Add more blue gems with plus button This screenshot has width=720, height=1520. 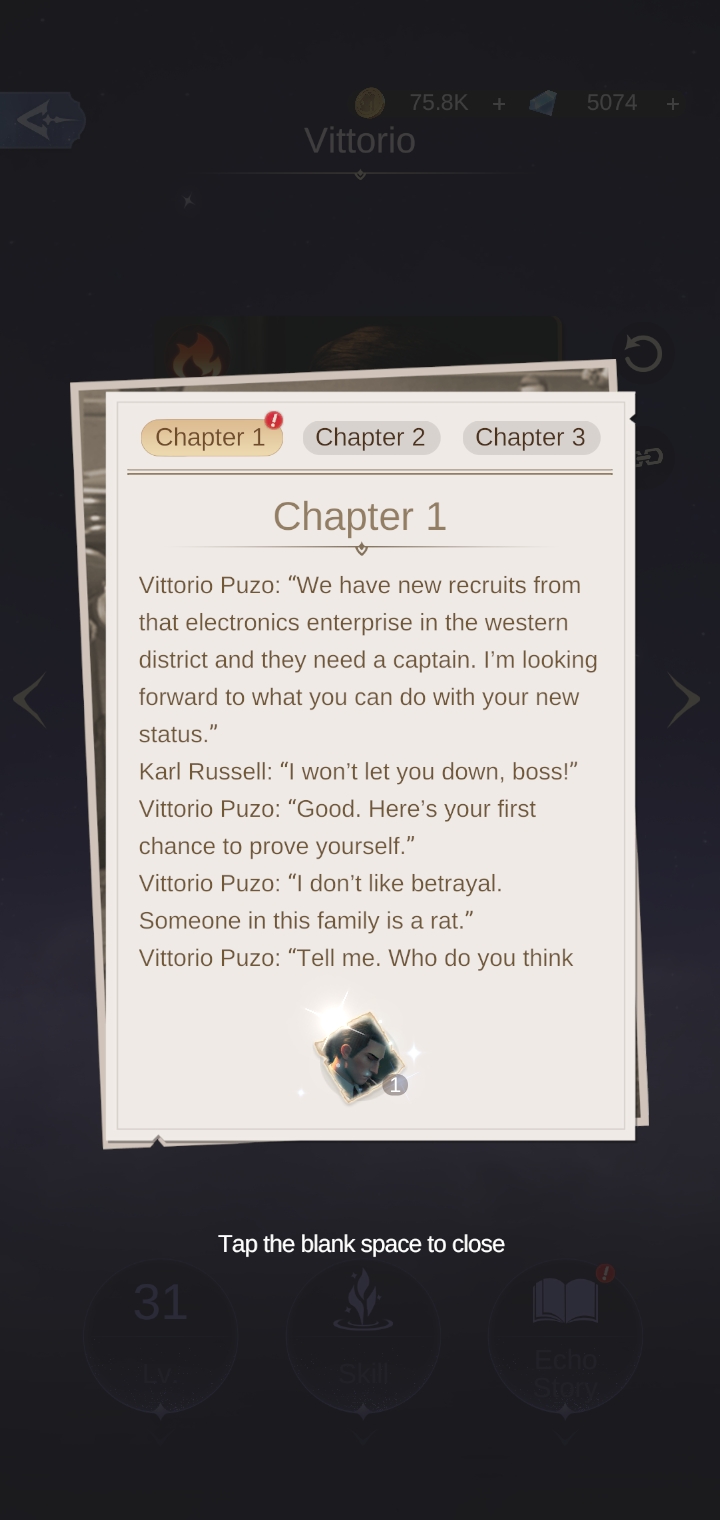tap(673, 103)
